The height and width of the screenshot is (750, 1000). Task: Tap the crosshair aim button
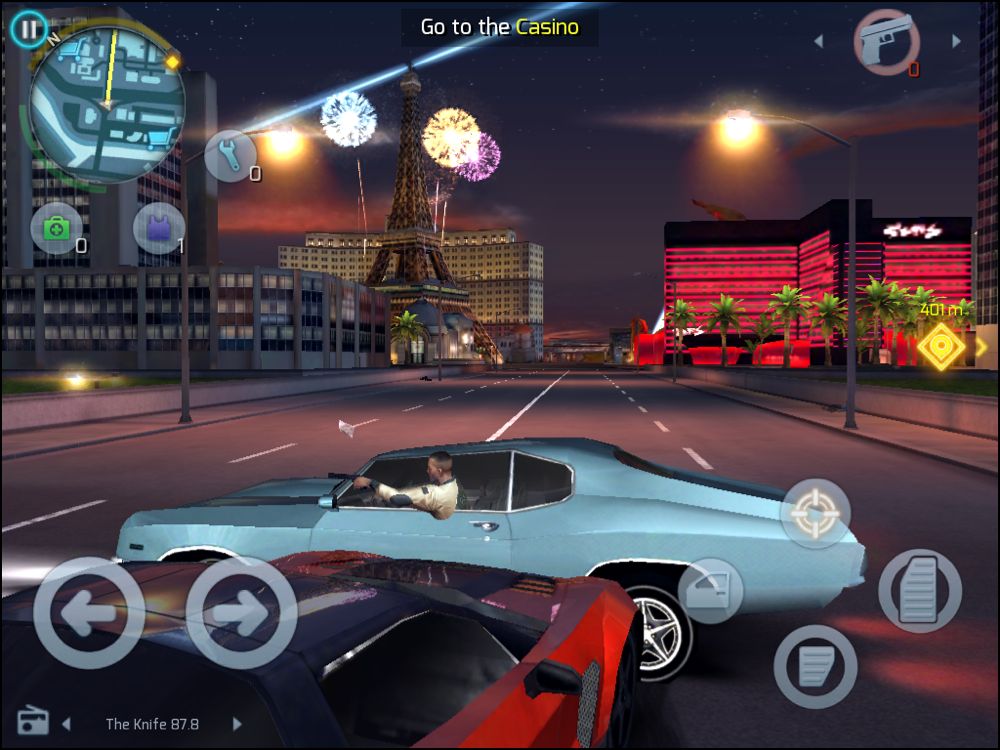(815, 513)
